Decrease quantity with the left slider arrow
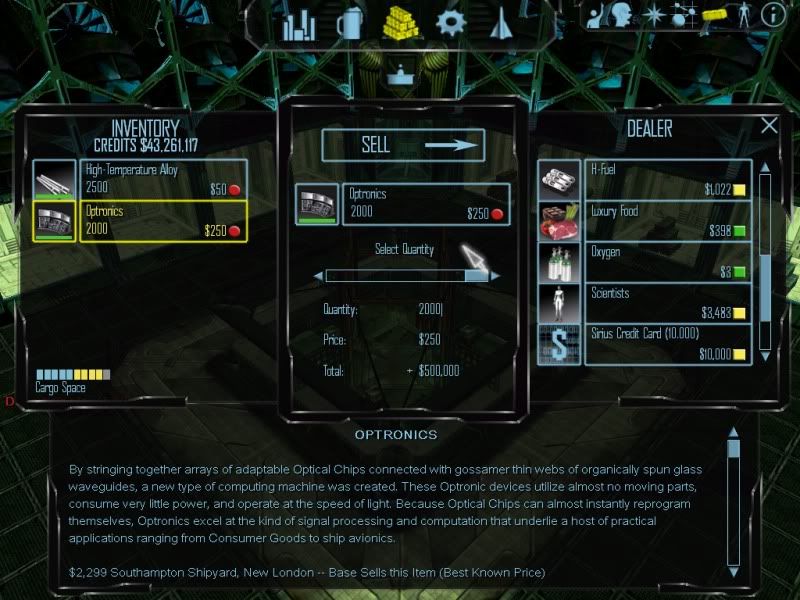800x600 pixels. coord(318,275)
